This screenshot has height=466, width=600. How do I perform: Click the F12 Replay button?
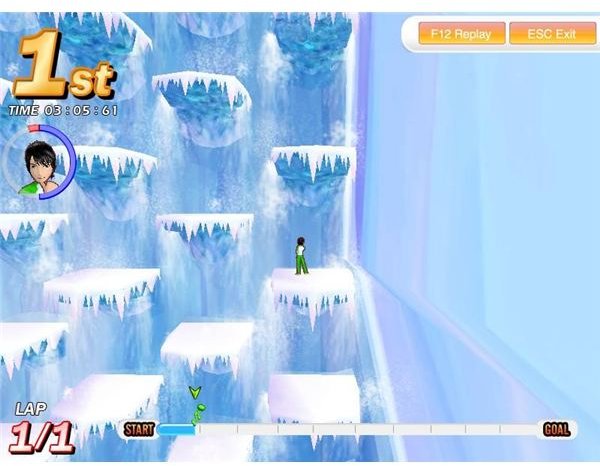point(461,34)
